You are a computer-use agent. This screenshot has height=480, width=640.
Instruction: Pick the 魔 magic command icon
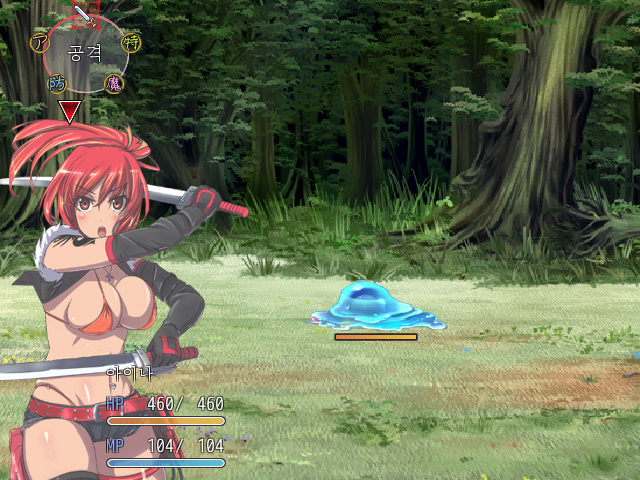coord(114,83)
